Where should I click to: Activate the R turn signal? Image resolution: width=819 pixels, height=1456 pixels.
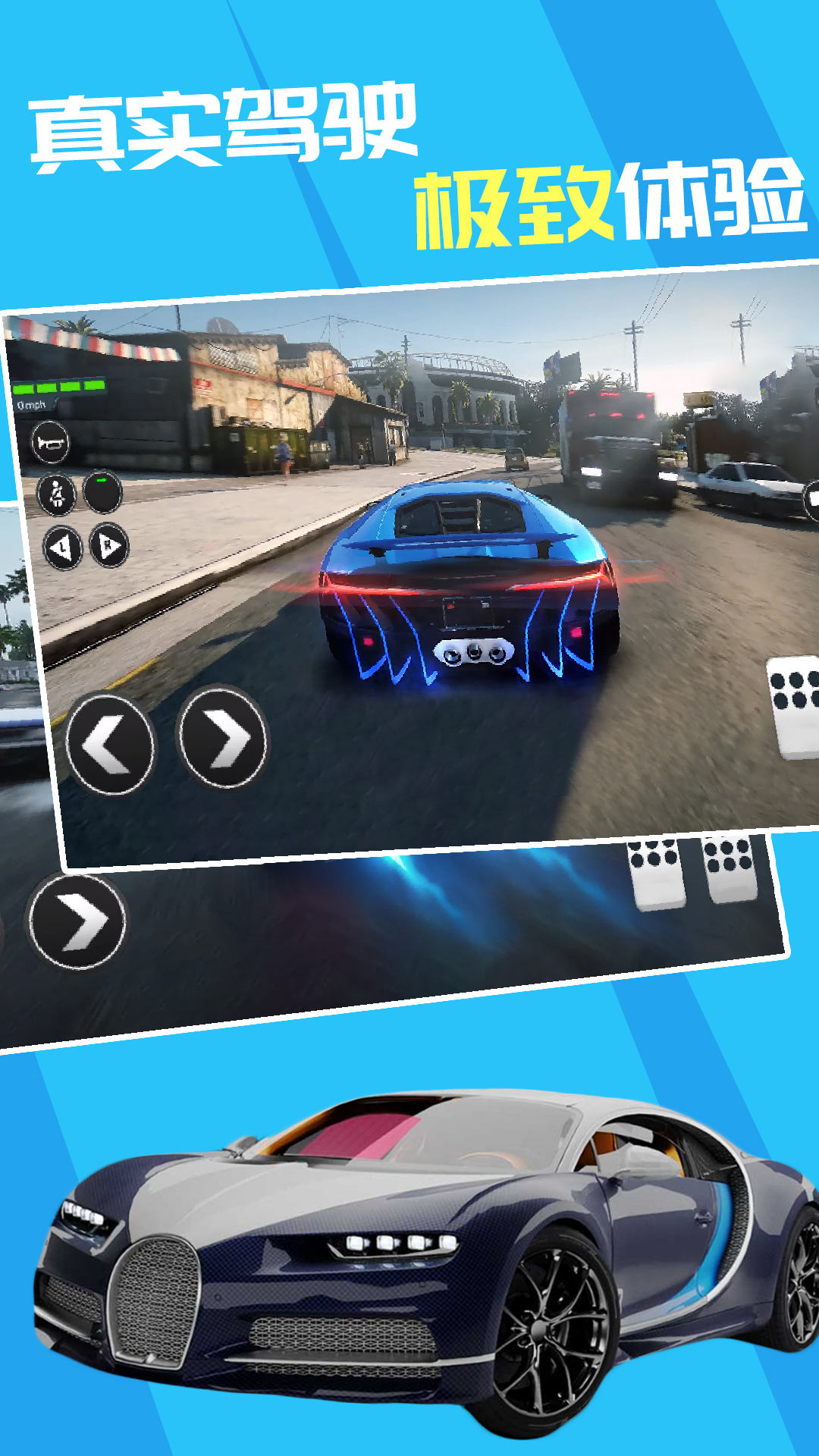pos(109,545)
